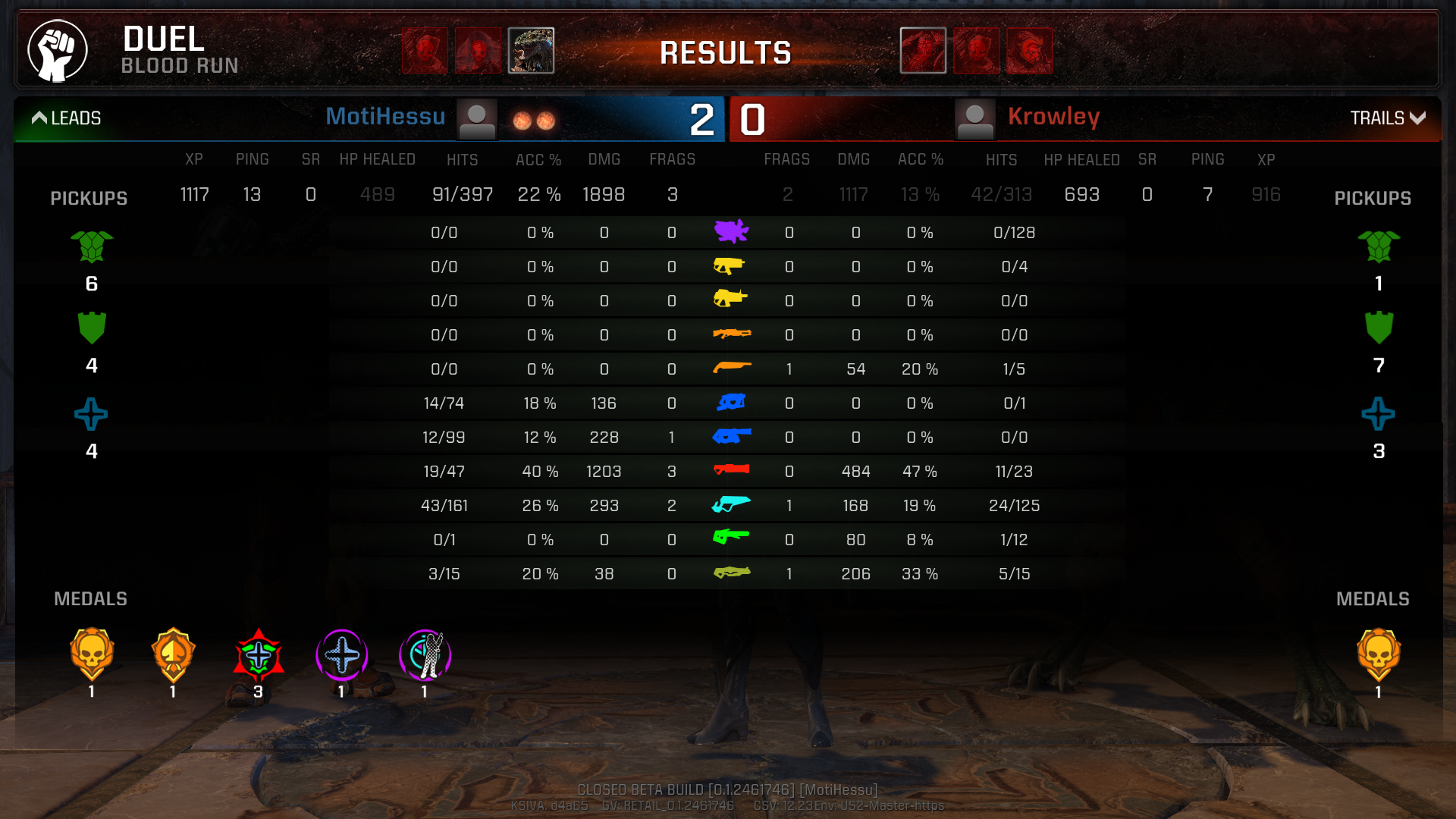1456x819 pixels.
Task: Inspect the blue cross medal with purple ring
Action: tap(341, 654)
